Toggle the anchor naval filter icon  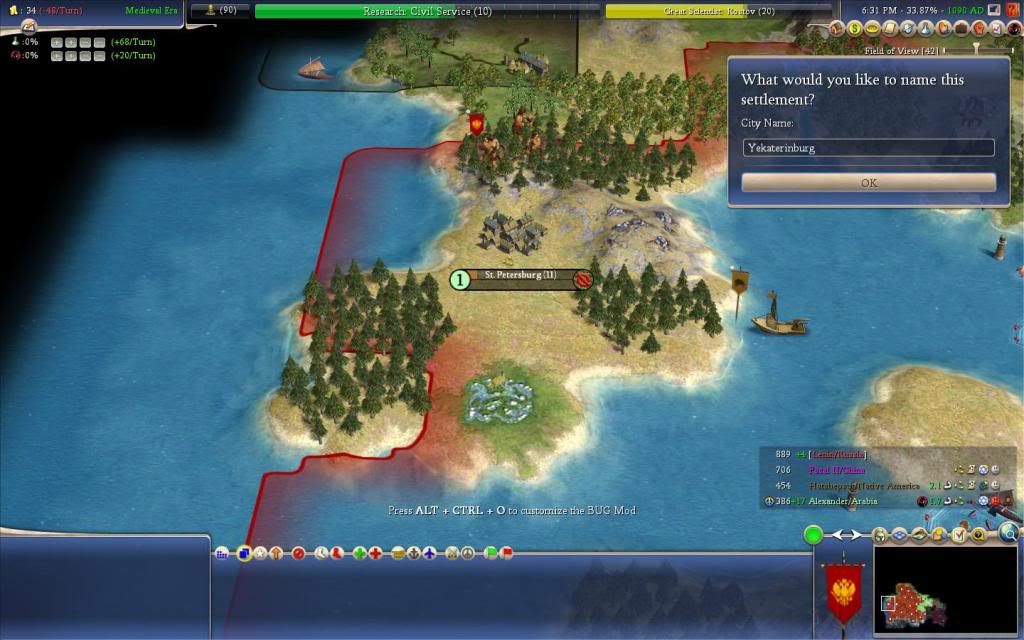(414, 553)
